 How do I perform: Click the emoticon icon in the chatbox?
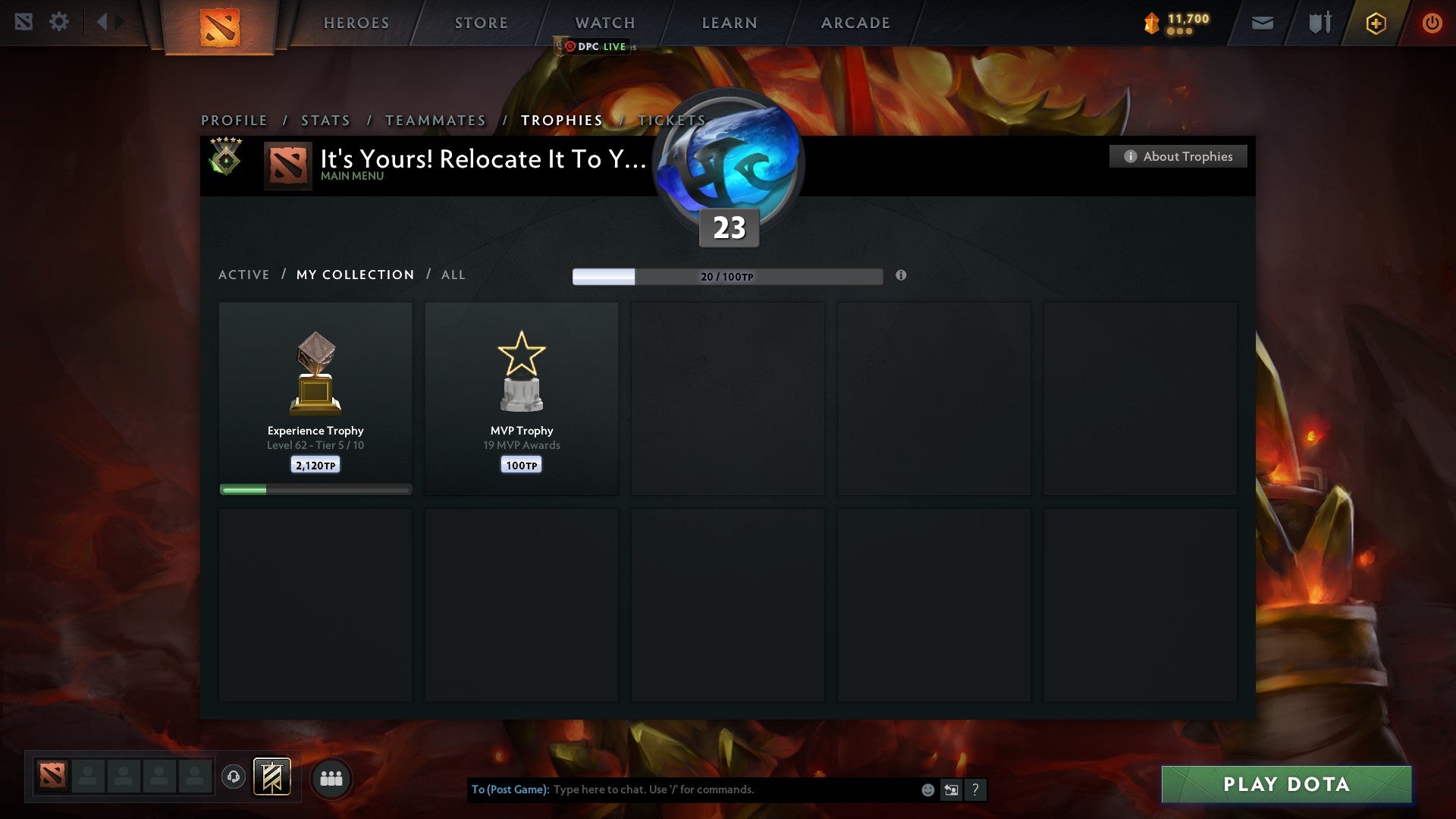(x=927, y=789)
